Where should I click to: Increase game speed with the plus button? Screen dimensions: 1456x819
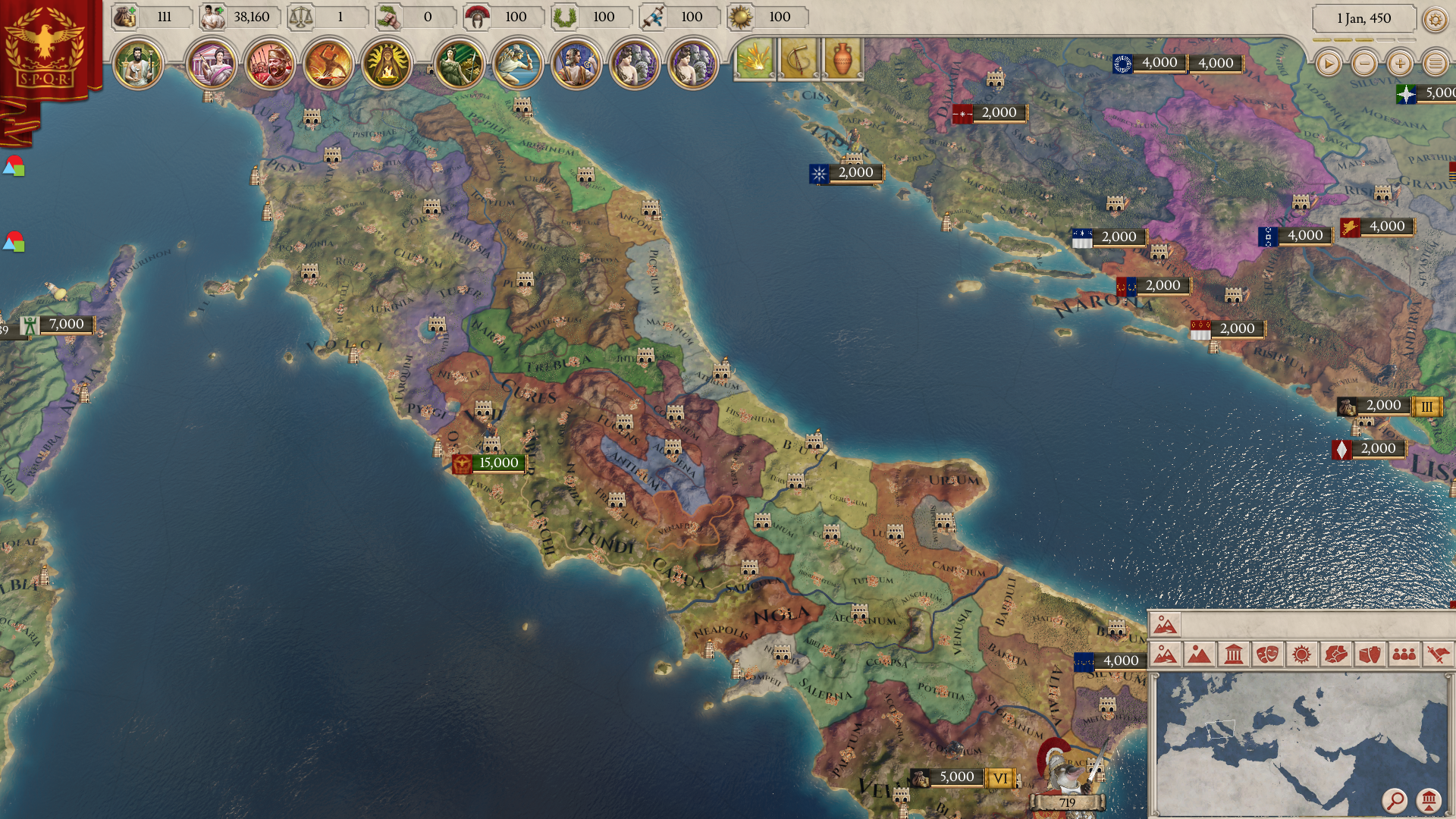pos(1400,64)
